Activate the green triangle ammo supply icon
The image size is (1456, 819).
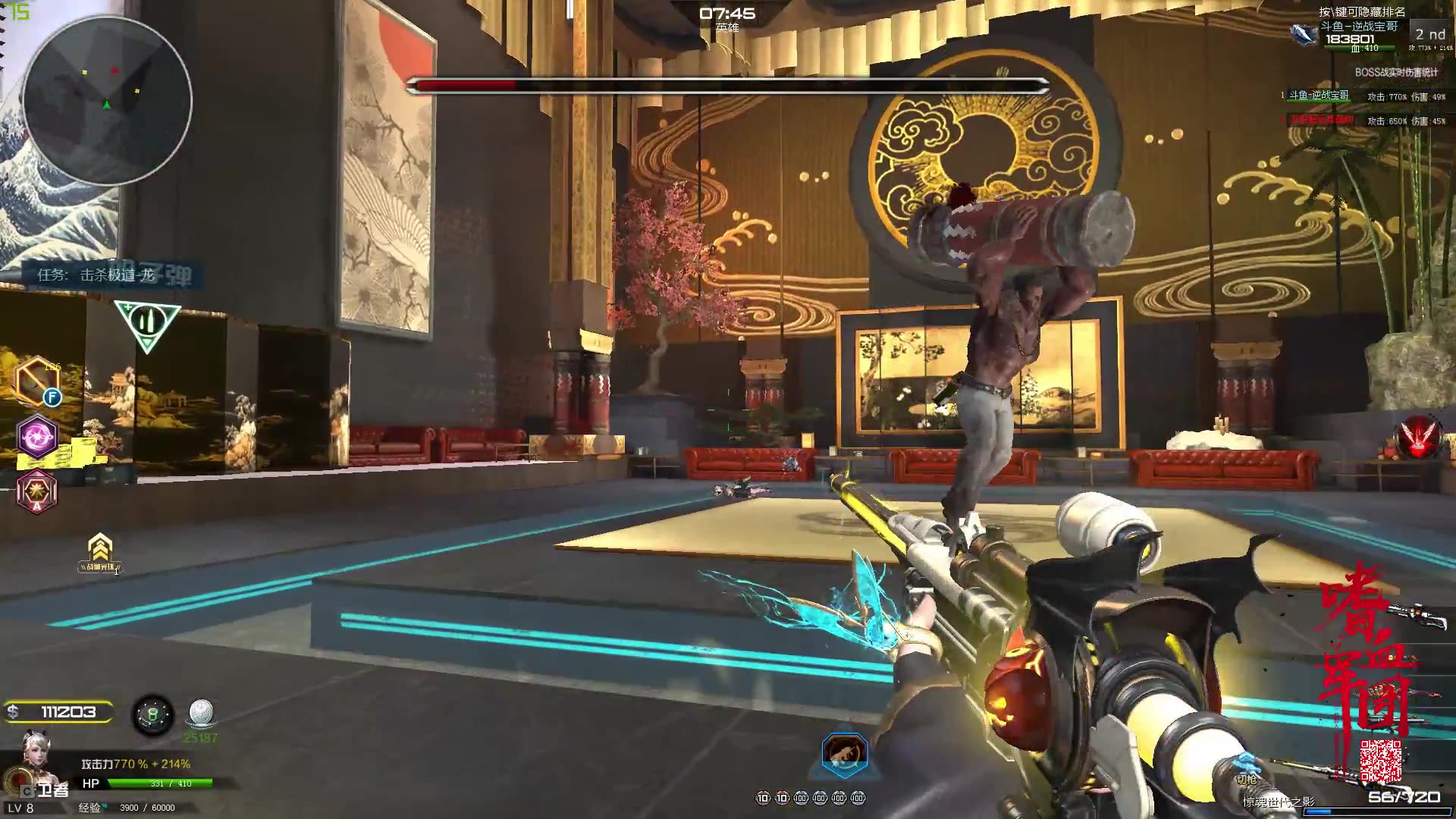[147, 324]
